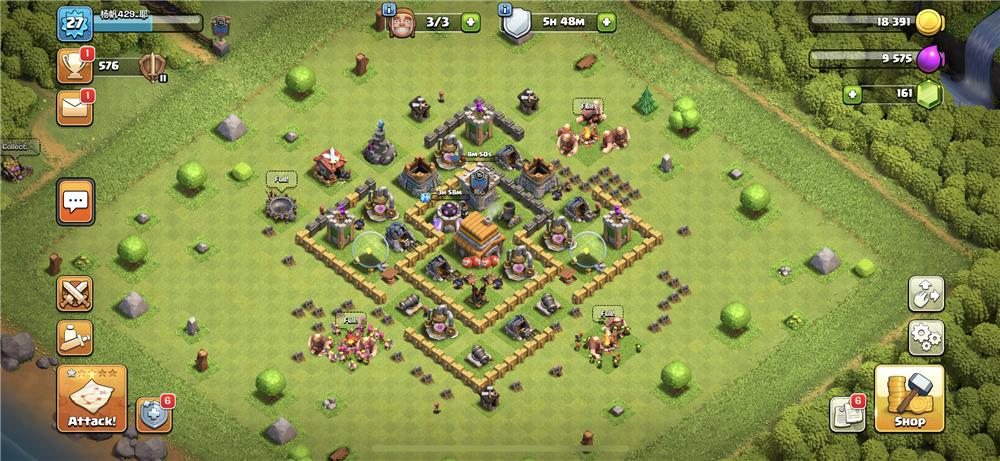The image size is (1000, 461).
Task: Open the blue shield button with badge 6
Action: tap(154, 414)
